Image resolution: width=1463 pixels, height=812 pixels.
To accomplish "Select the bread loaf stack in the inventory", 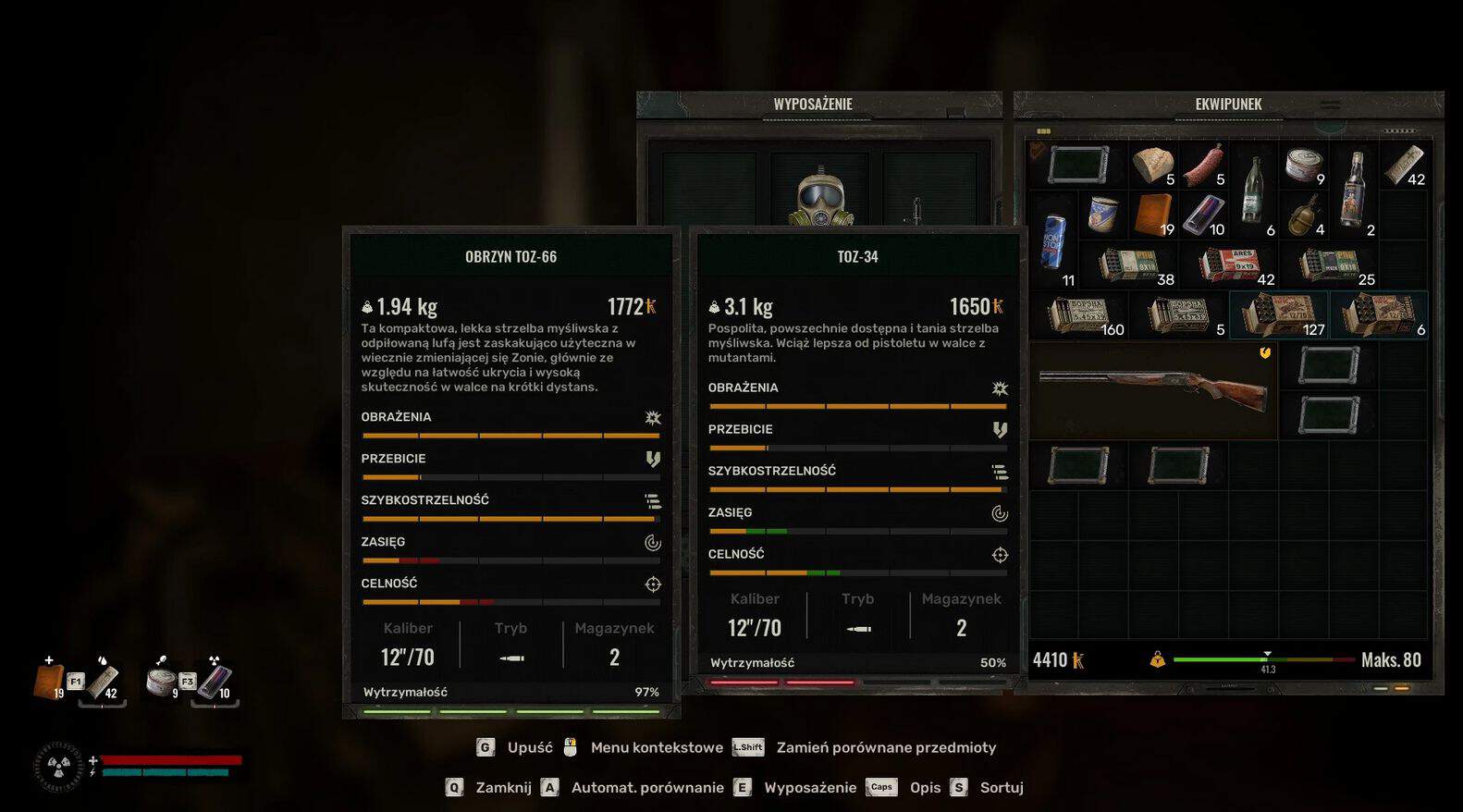I will pyautogui.click(x=1152, y=166).
